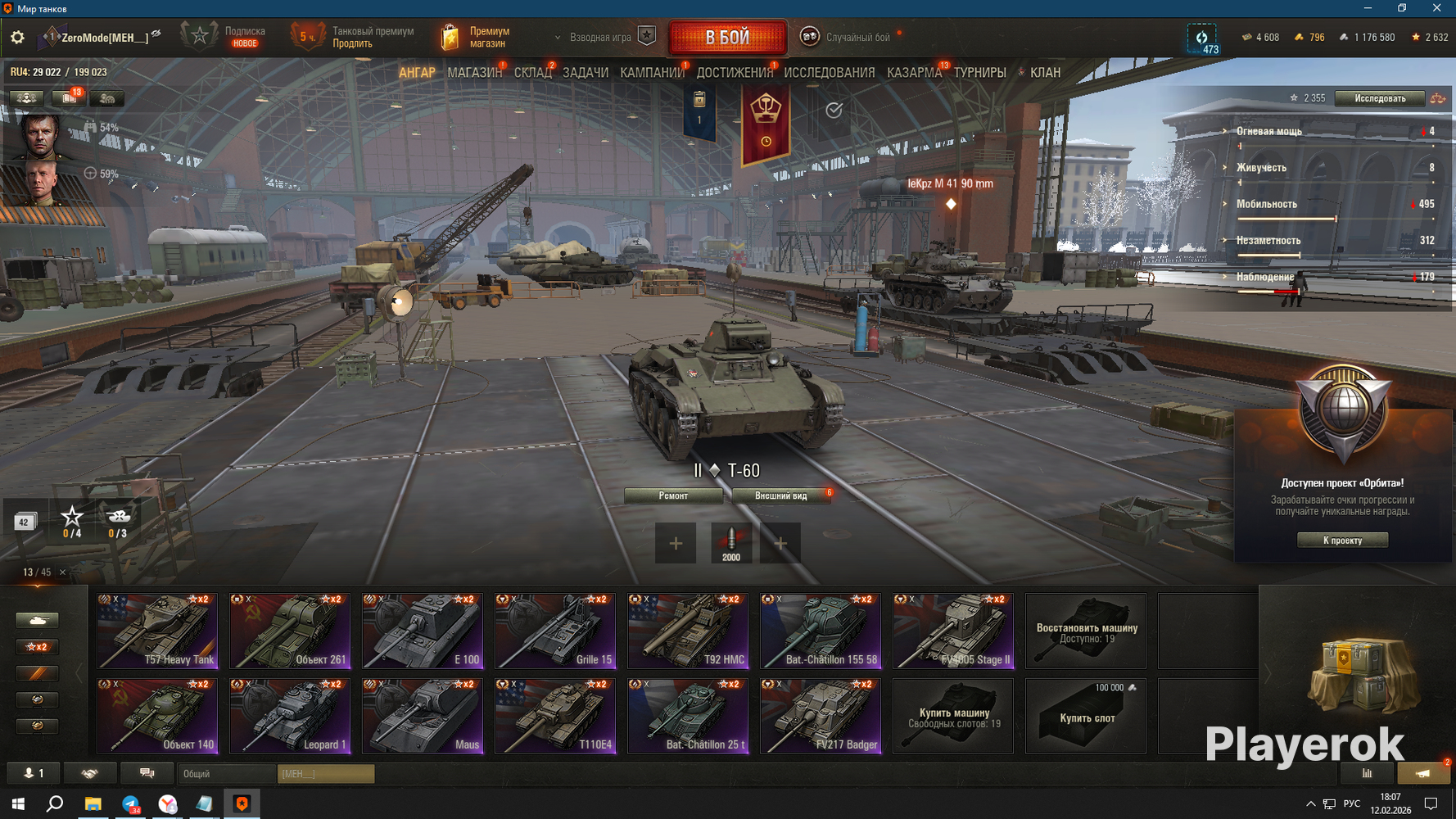This screenshot has width=1456, height=819.
Task: Select the E 100 tank
Action: [423, 631]
